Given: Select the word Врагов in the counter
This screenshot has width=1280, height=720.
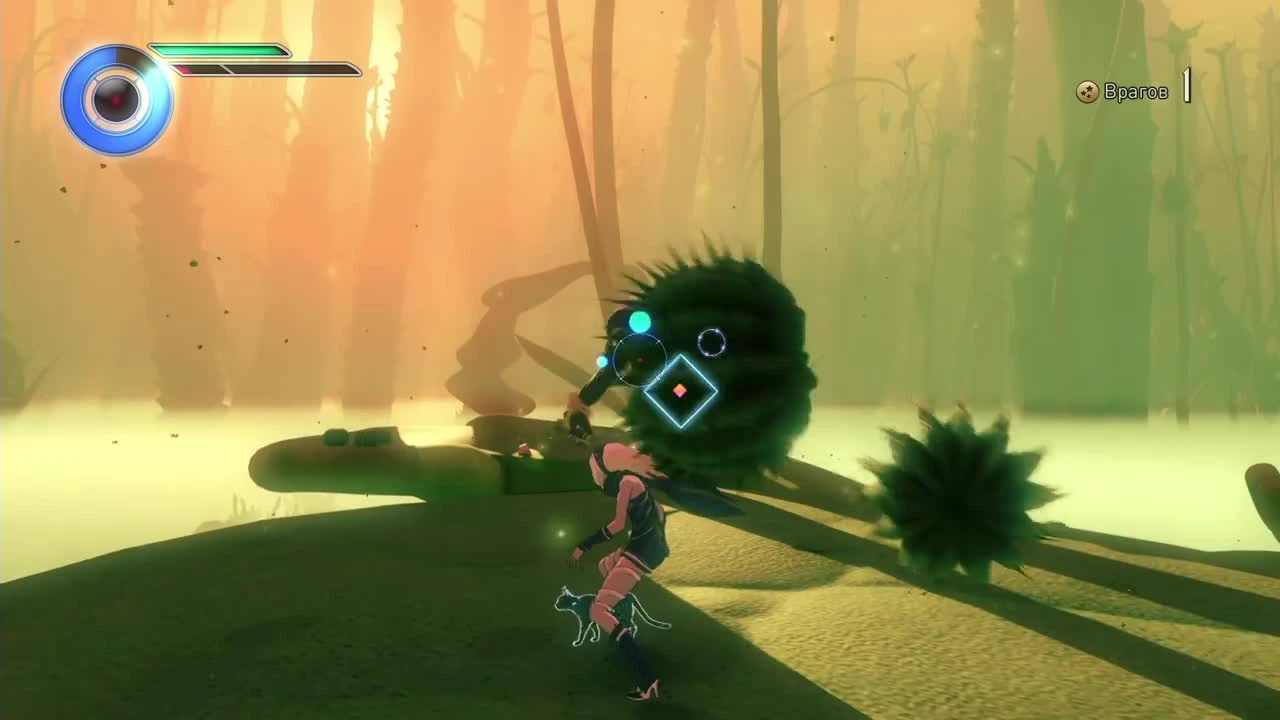Looking at the screenshot, I should coord(1134,89).
